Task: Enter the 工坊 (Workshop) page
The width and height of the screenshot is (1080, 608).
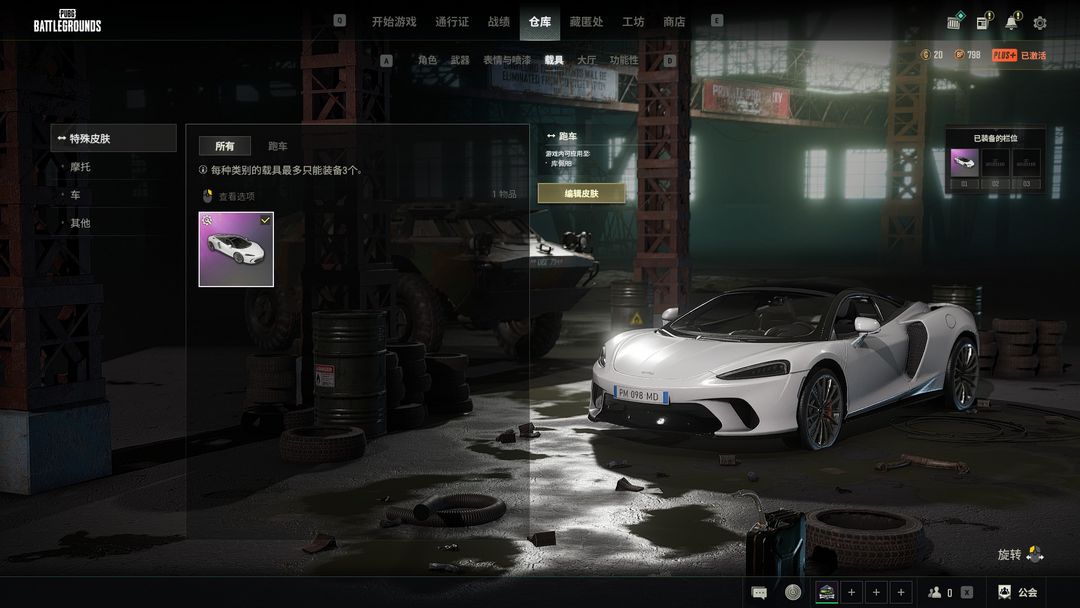Action: [633, 22]
